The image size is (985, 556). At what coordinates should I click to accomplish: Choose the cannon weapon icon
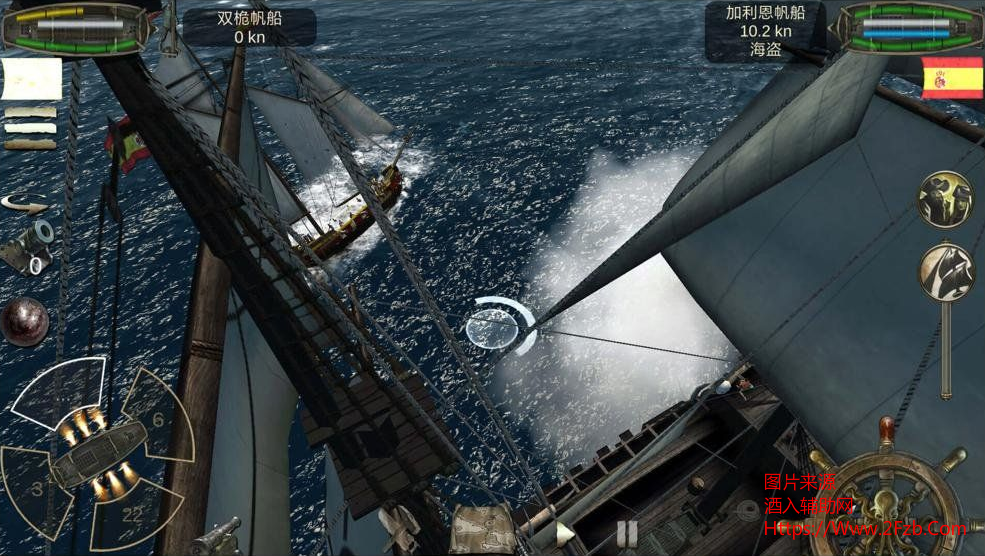click(27, 246)
